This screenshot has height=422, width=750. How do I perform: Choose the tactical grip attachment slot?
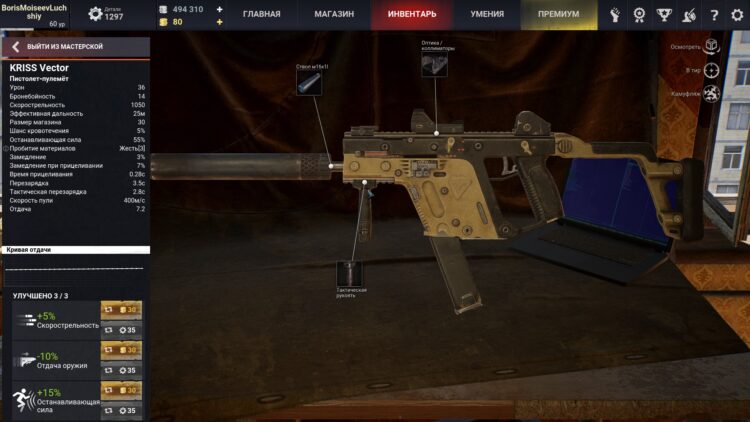tap(349, 273)
